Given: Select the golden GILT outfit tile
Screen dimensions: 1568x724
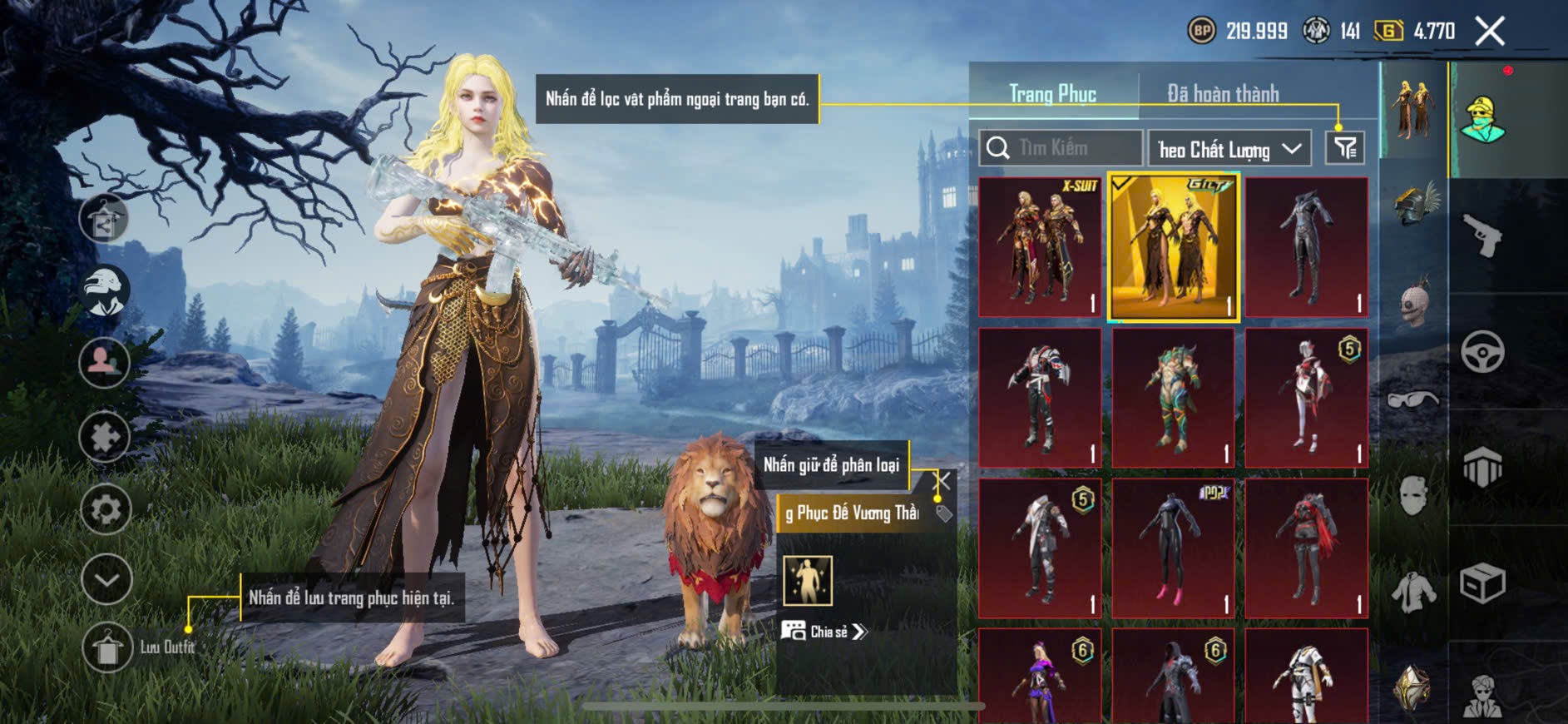Looking at the screenshot, I should (1173, 247).
